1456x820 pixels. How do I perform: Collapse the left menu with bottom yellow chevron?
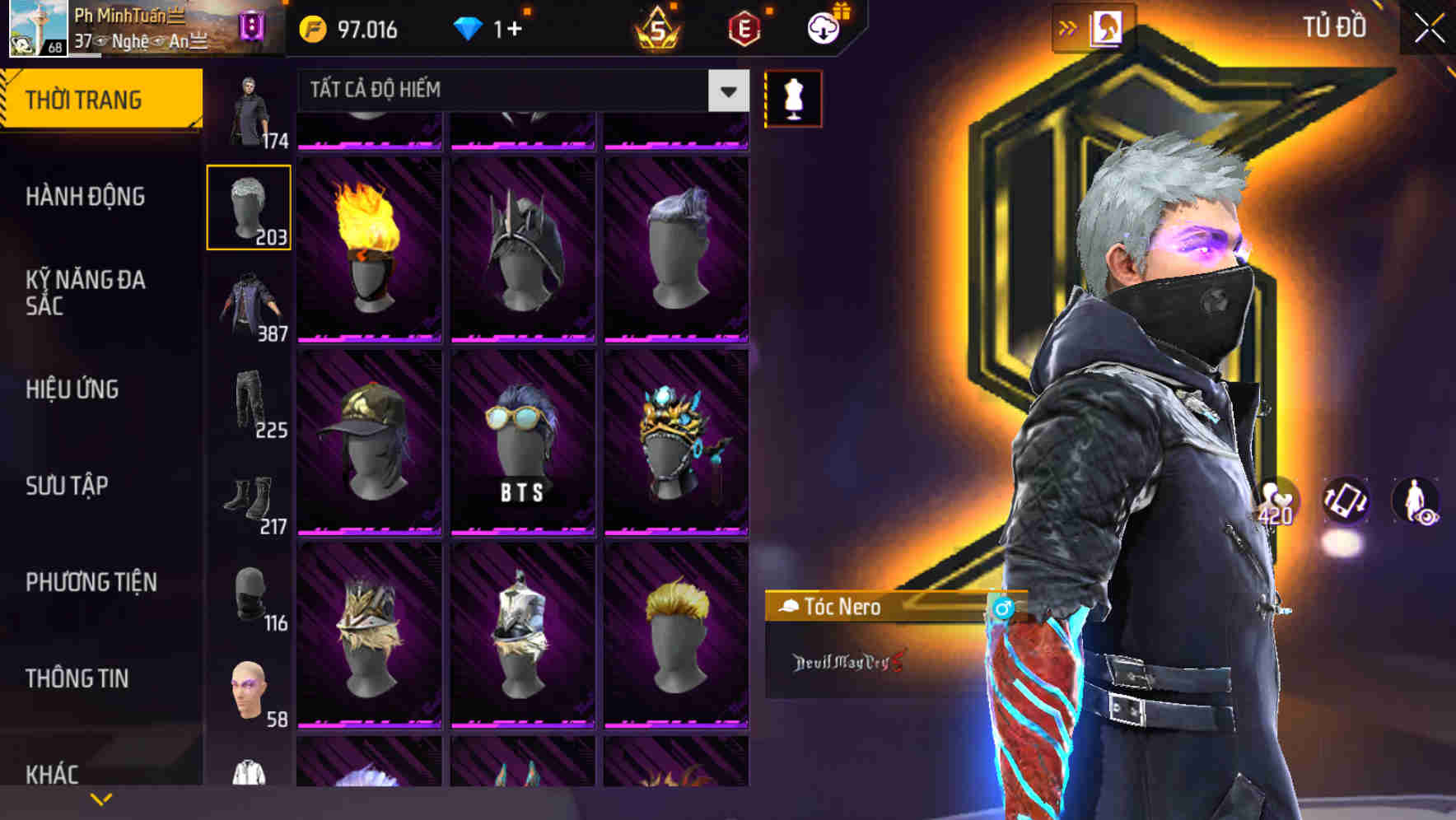(101, 798)
